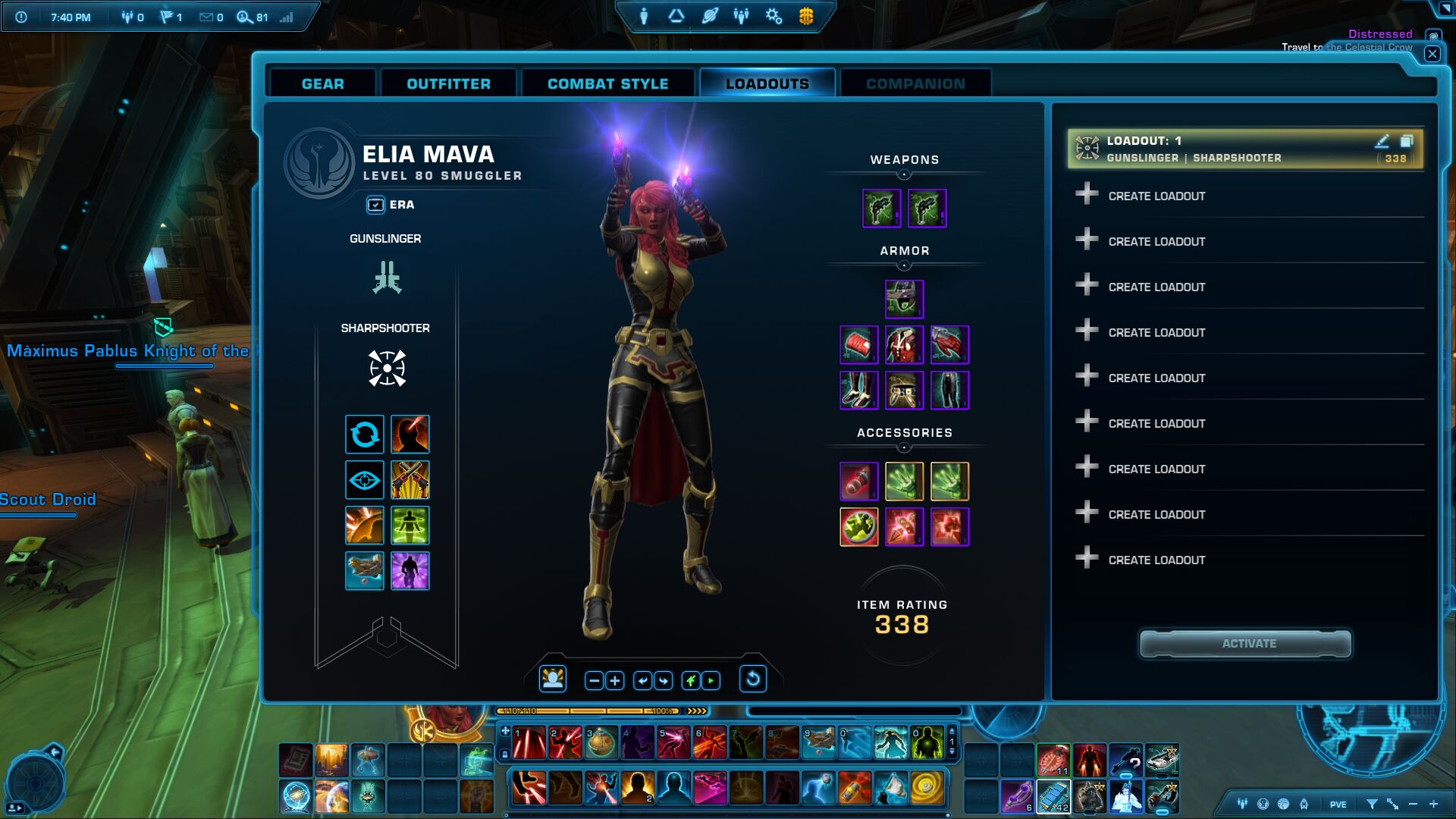Activate the selected loadout
The height and width of the screenshot is (819, 1456).
click(x=1248, y=644)
